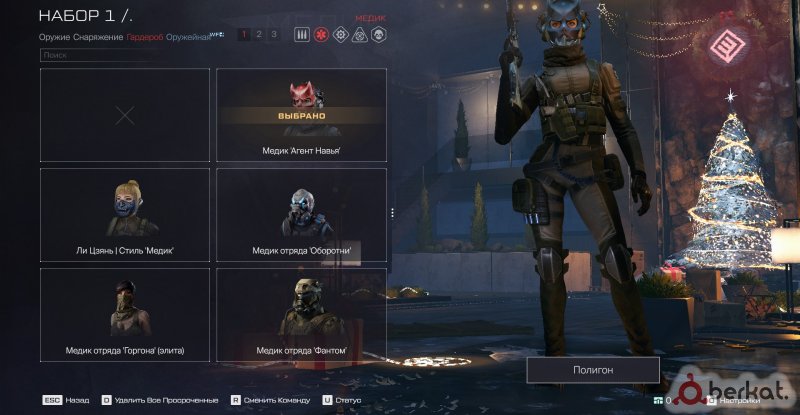Choose the skull class icon
Viewport: 800px width, 415px height.
pyautogui.click(x=379, y=34)
